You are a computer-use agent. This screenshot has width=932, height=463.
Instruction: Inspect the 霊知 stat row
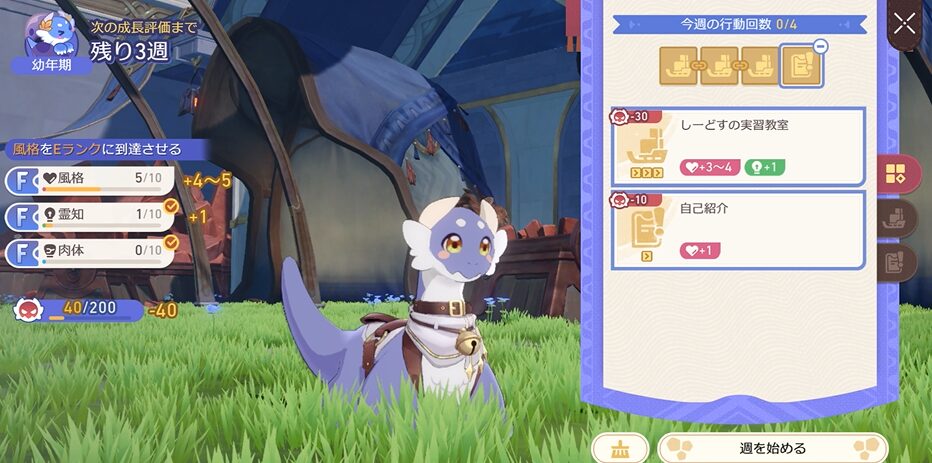point(92,216)
